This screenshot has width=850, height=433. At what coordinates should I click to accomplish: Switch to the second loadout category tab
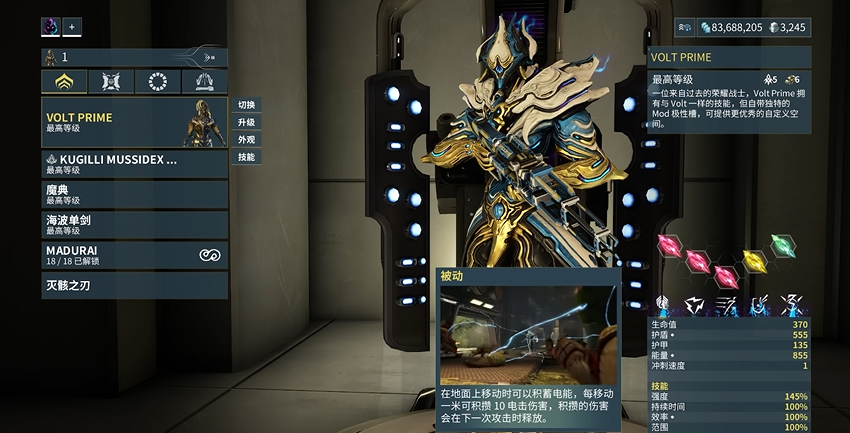[x=111, y=82]
